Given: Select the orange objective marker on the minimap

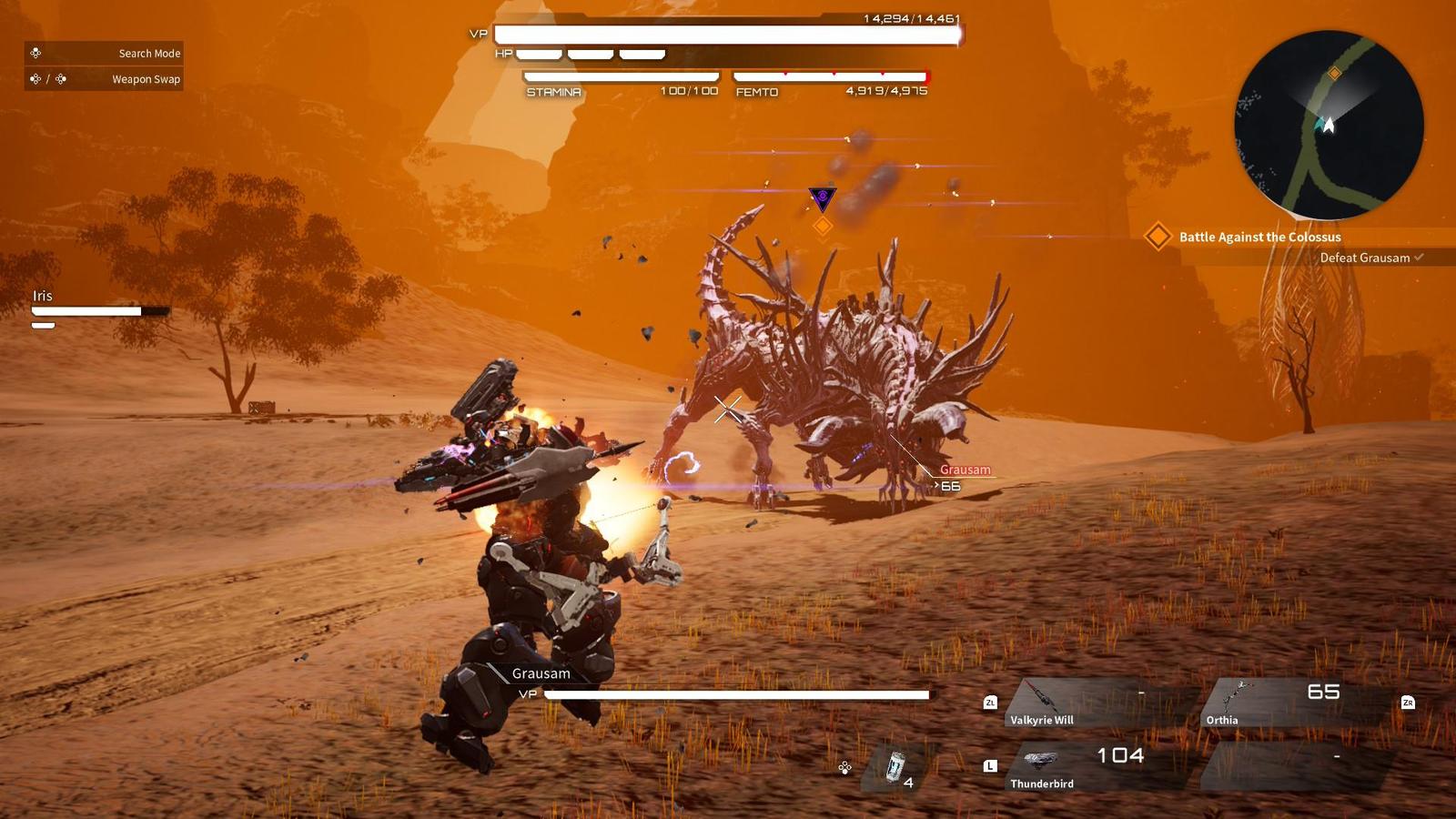Looking at the screenshot, I should point(1334,73).
